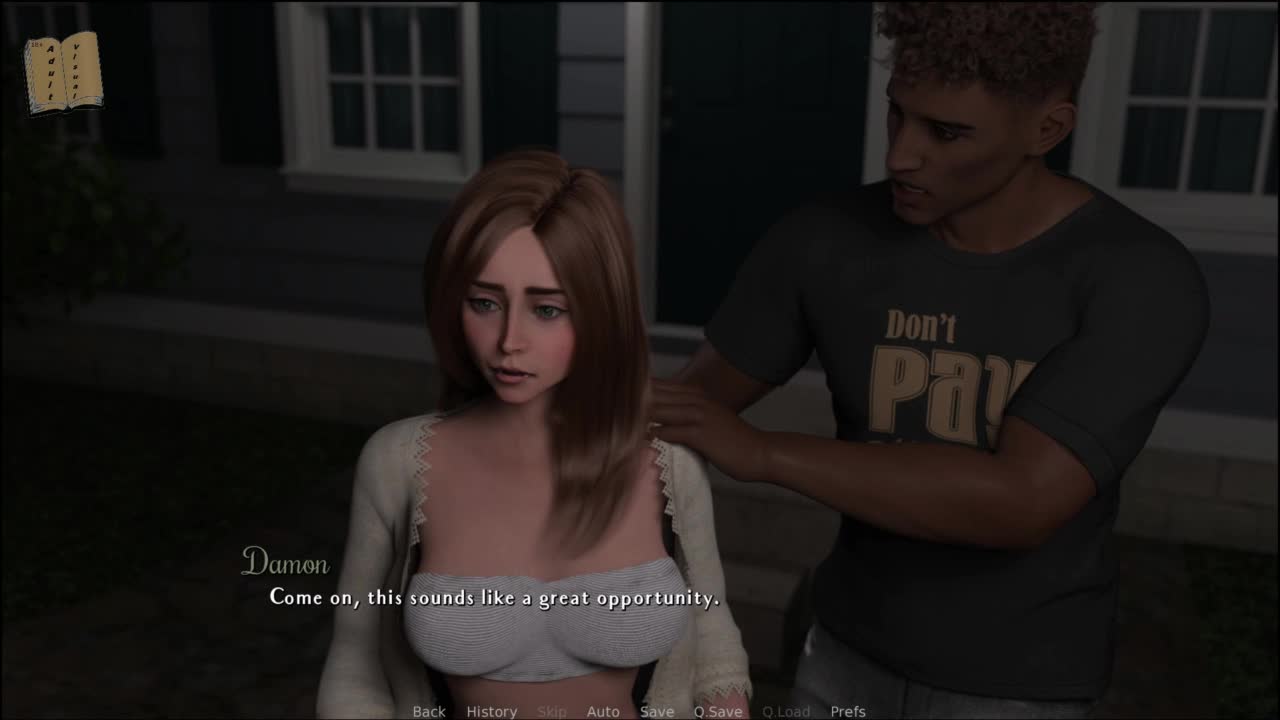Open the Prefs settings
The image size is (1280, 720).
(848, 711)
